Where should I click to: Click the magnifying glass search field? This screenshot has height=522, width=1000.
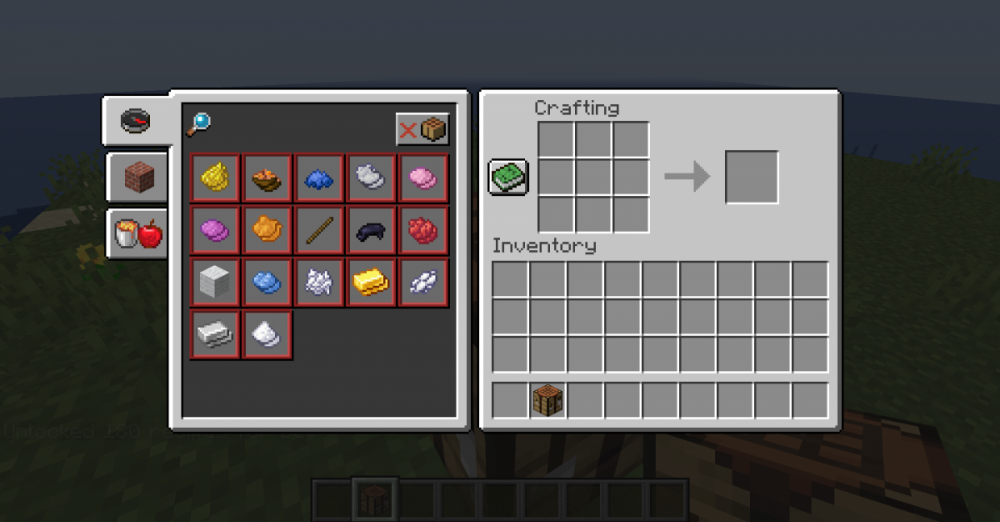click(198, 124)
